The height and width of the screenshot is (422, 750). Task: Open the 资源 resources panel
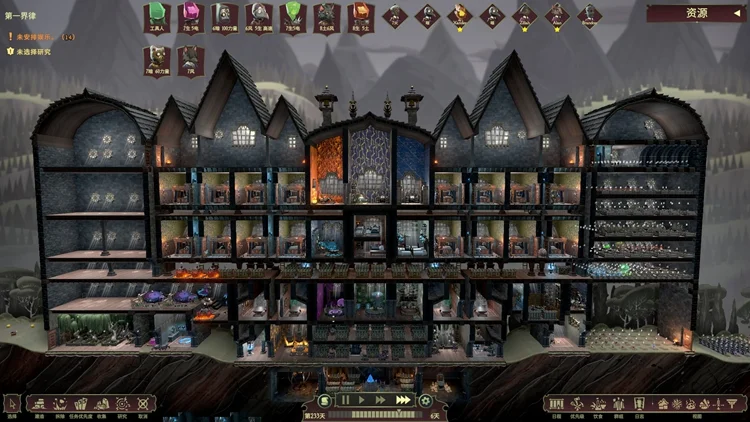click(695, 14)
